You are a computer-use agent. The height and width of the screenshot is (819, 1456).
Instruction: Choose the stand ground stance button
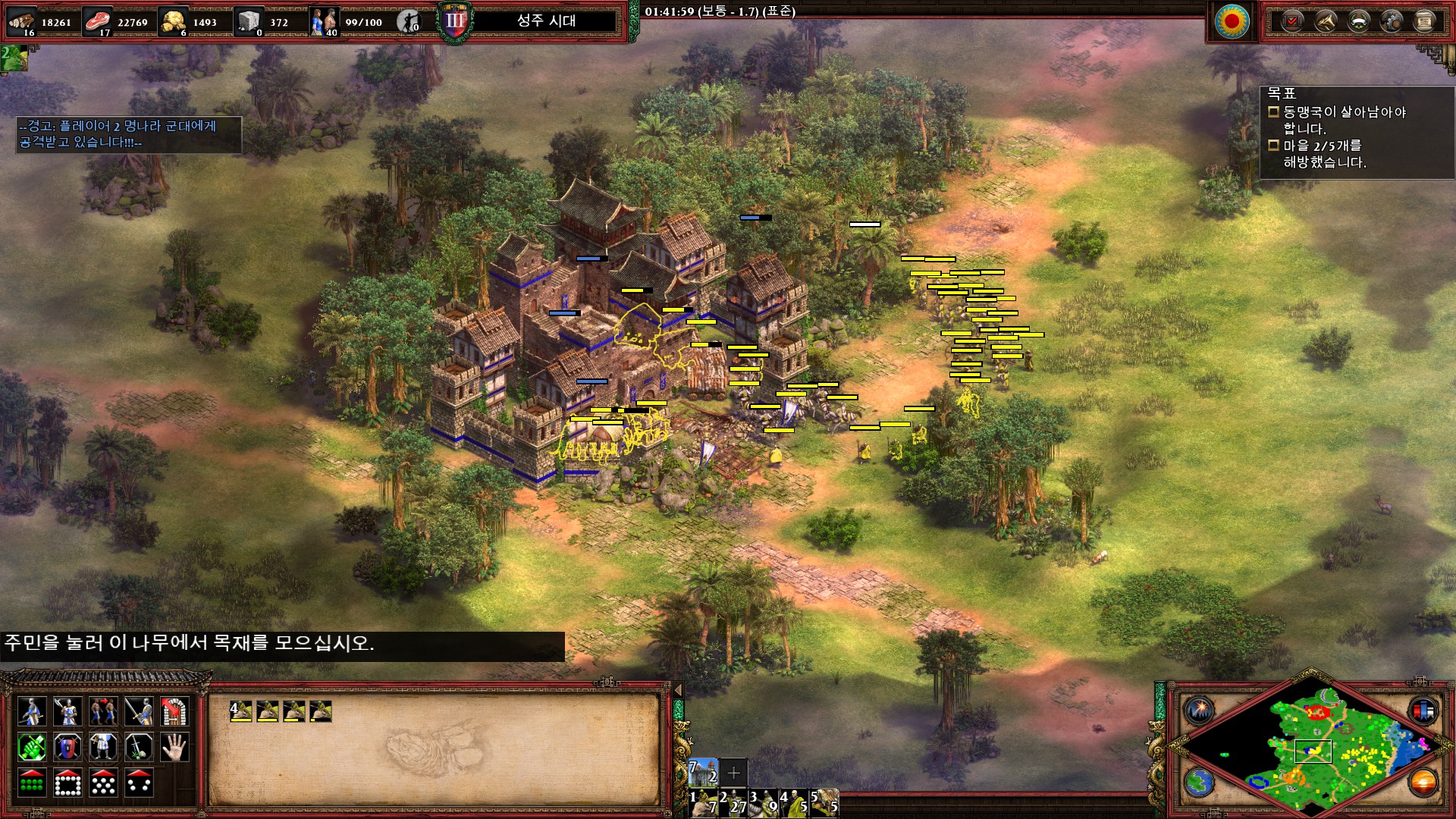click(103, 747)
